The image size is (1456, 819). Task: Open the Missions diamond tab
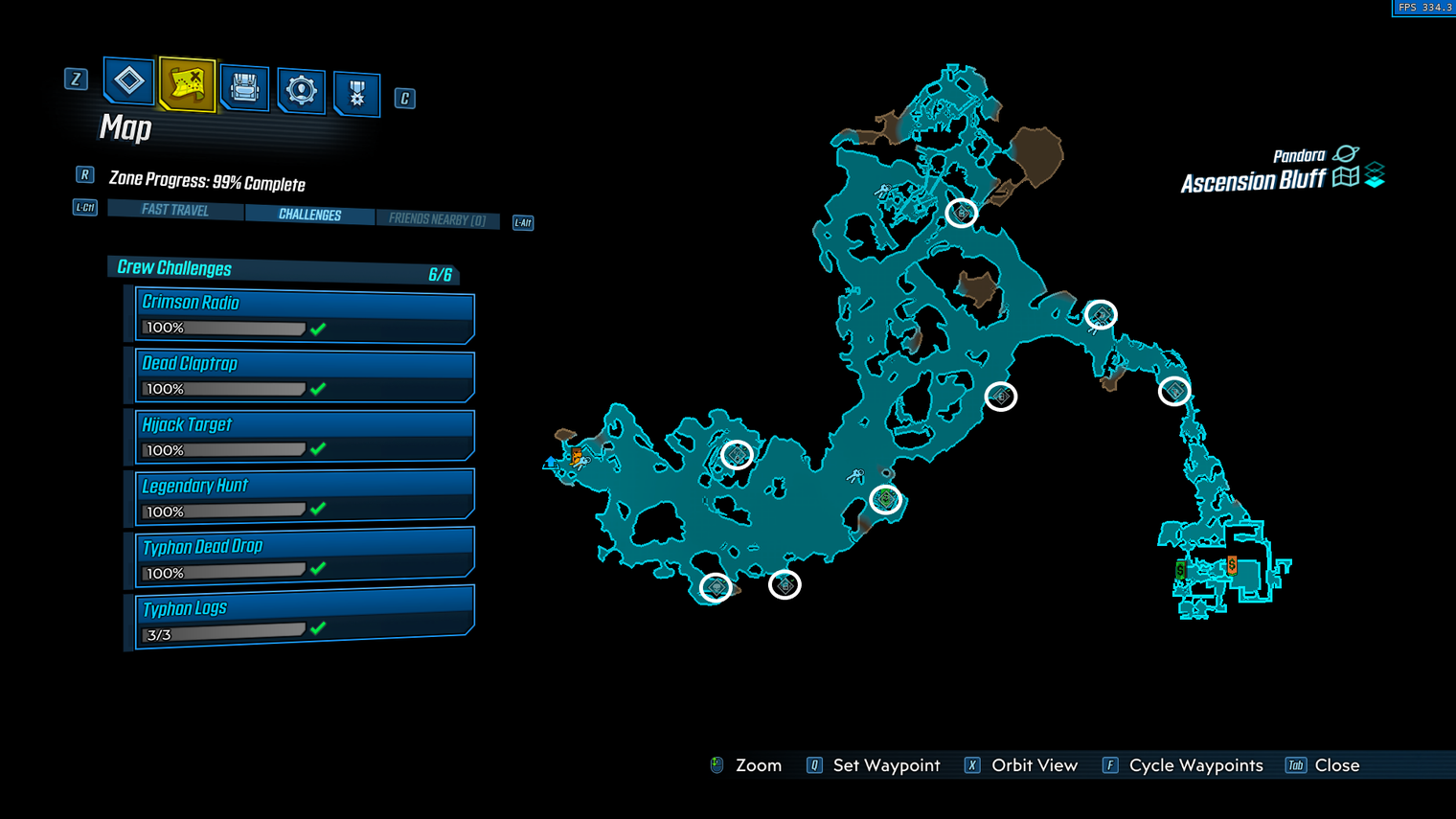[x=128, y=80]
